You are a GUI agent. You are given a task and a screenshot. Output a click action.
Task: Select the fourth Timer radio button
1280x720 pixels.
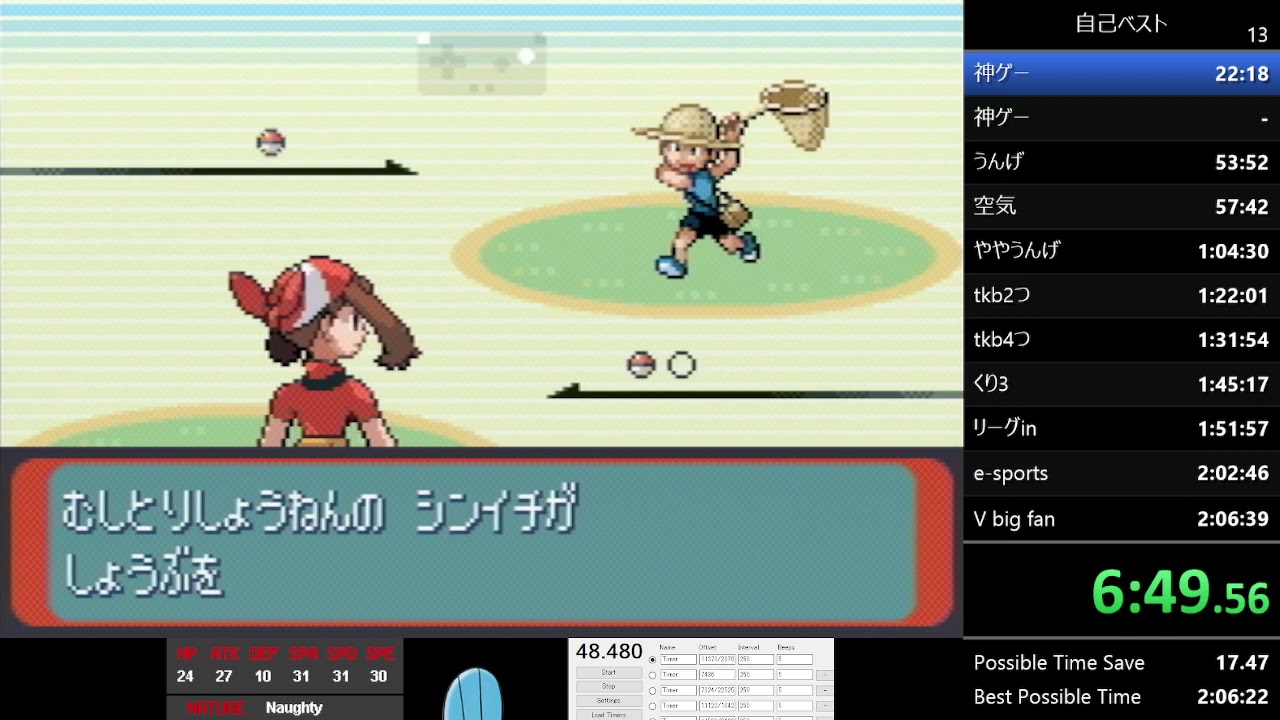pyautogui.click(x=653, y=705)
